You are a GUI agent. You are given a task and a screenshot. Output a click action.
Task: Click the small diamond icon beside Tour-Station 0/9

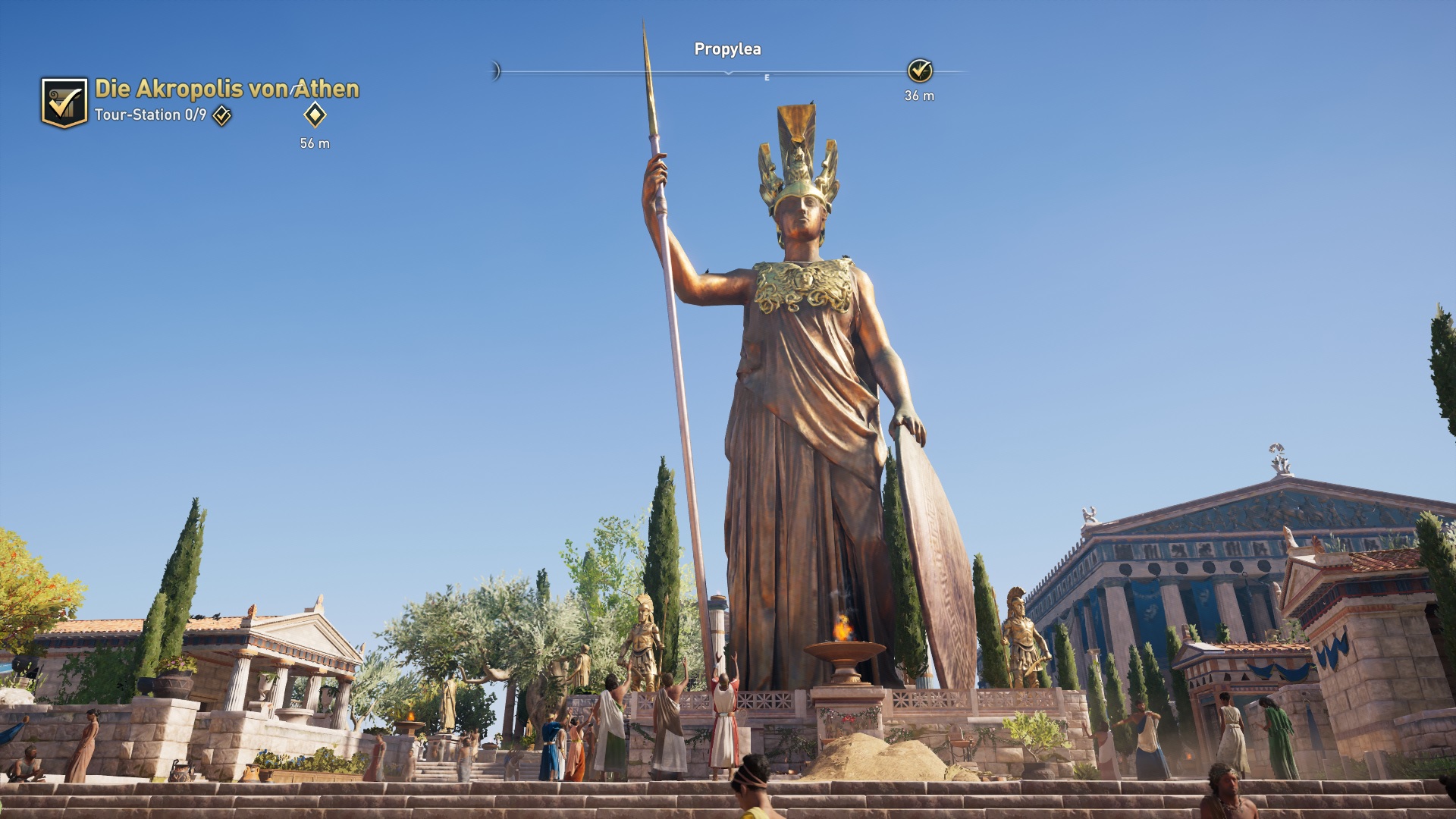pyautogui.click(x=222, y=115)
